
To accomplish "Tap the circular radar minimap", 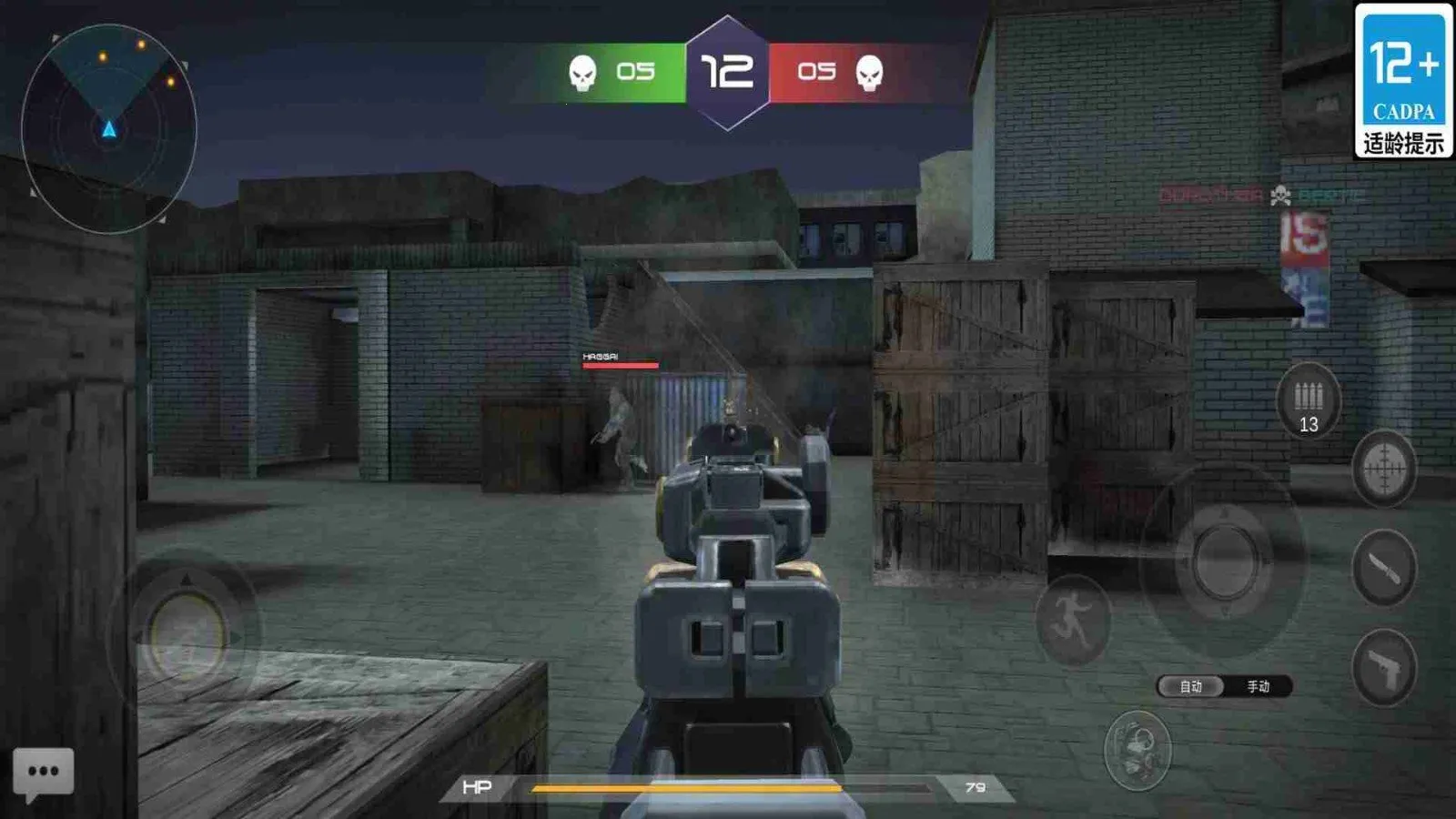I will (x=109, y=128).
